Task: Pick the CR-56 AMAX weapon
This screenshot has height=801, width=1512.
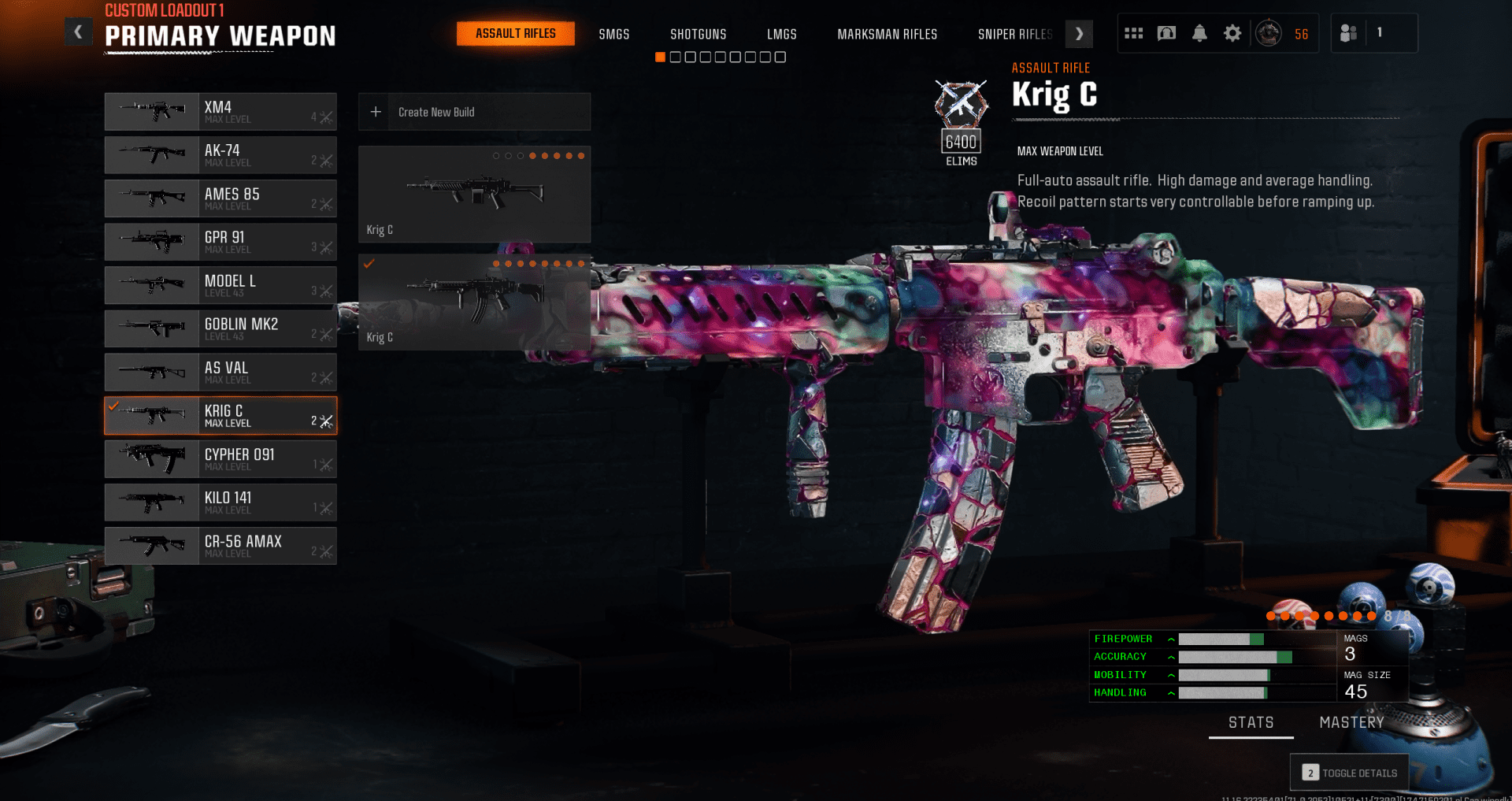Action: [x=220, y=546]
